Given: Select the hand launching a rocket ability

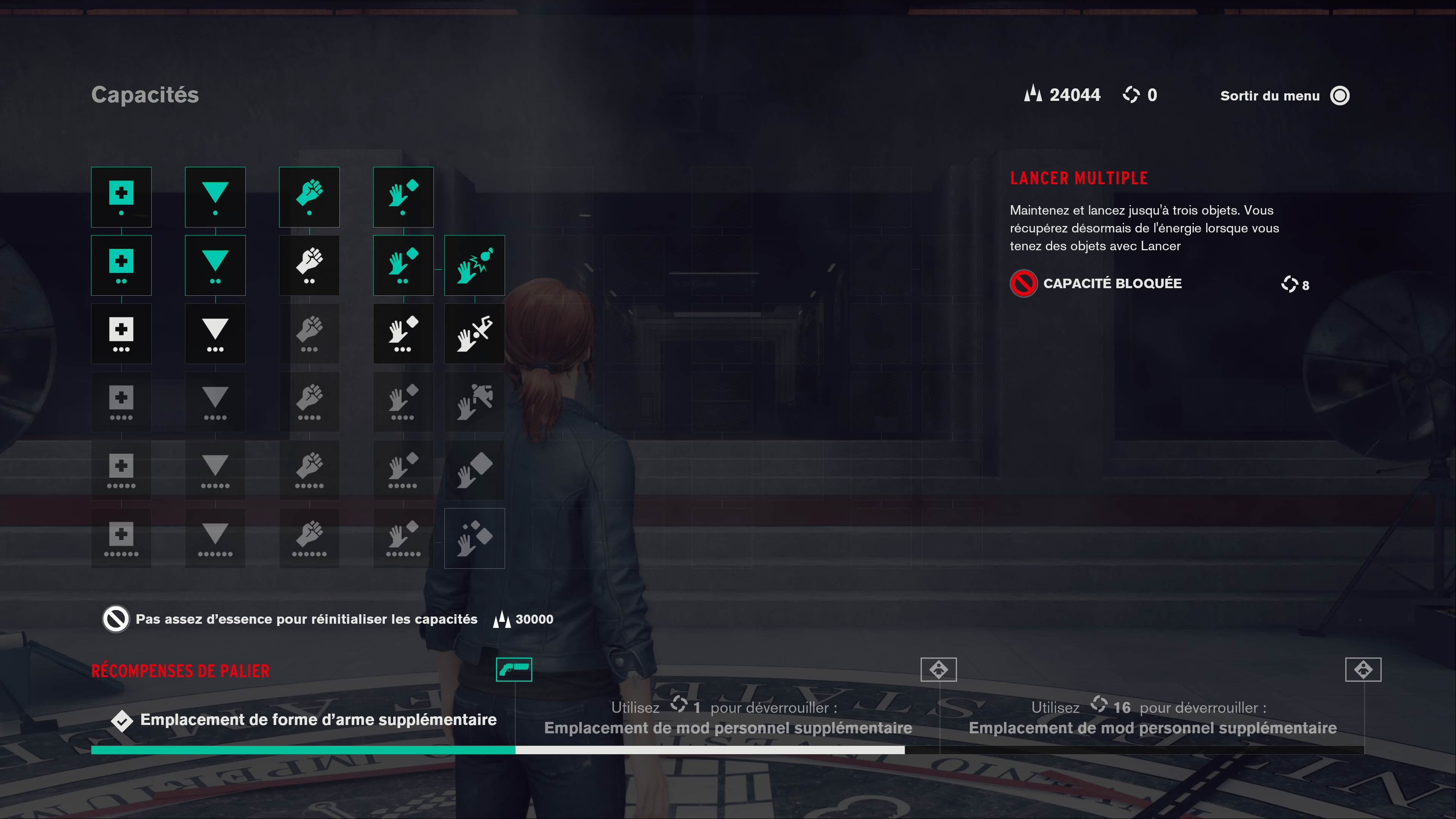Looking at the screenshot, I should click(x=474, y=334).
